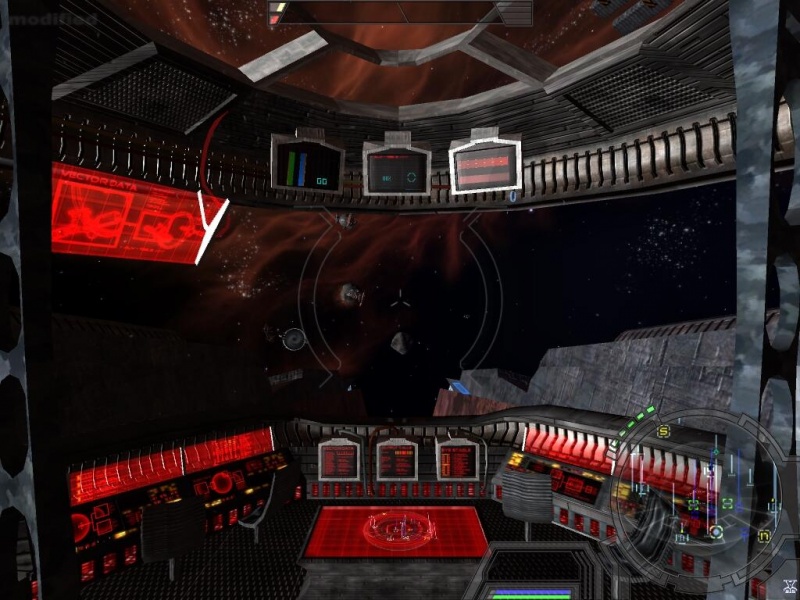The width and height of the screenshot is (800, 600).
Task: Select the yellow "n" marker on radar
Action: (x=763, y=535)
